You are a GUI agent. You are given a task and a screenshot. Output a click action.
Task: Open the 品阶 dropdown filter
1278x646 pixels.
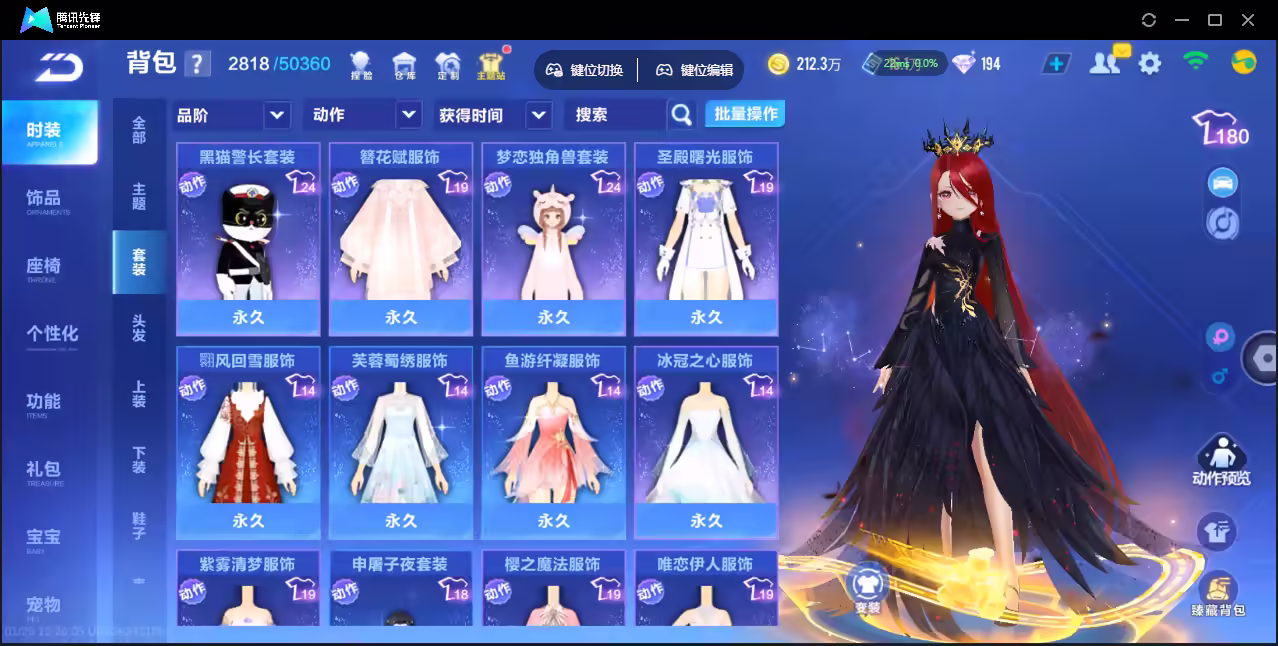(232, 115)
